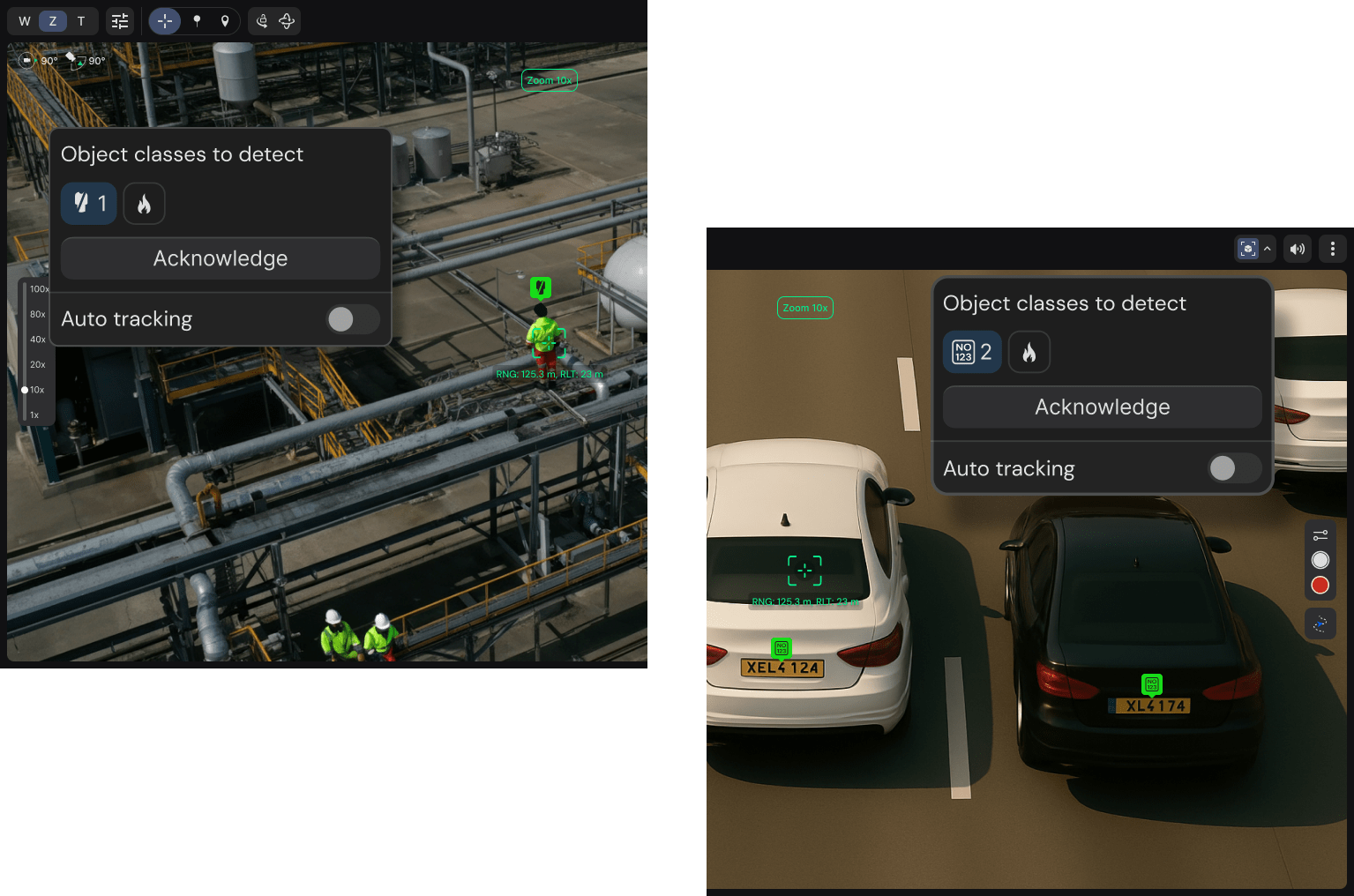Select the license plate class showing 2
Viewport: 1354px width, 896px height.
972,353
